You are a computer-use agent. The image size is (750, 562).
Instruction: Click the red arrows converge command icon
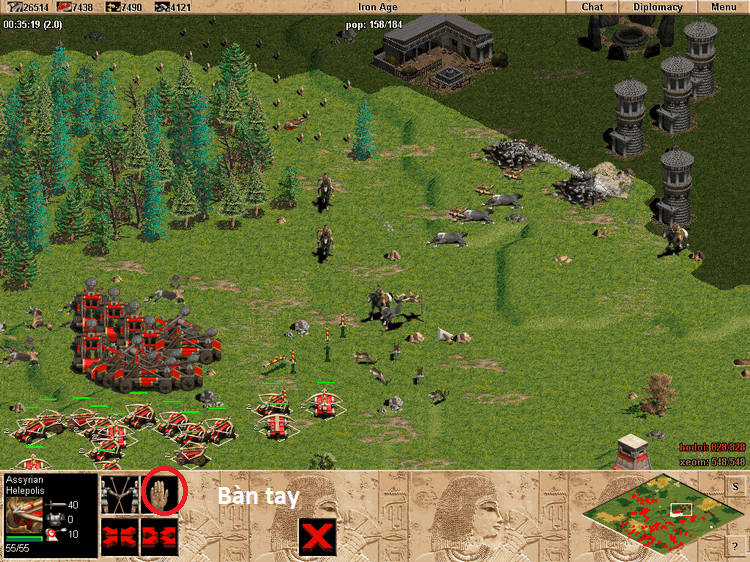(120, 535)
